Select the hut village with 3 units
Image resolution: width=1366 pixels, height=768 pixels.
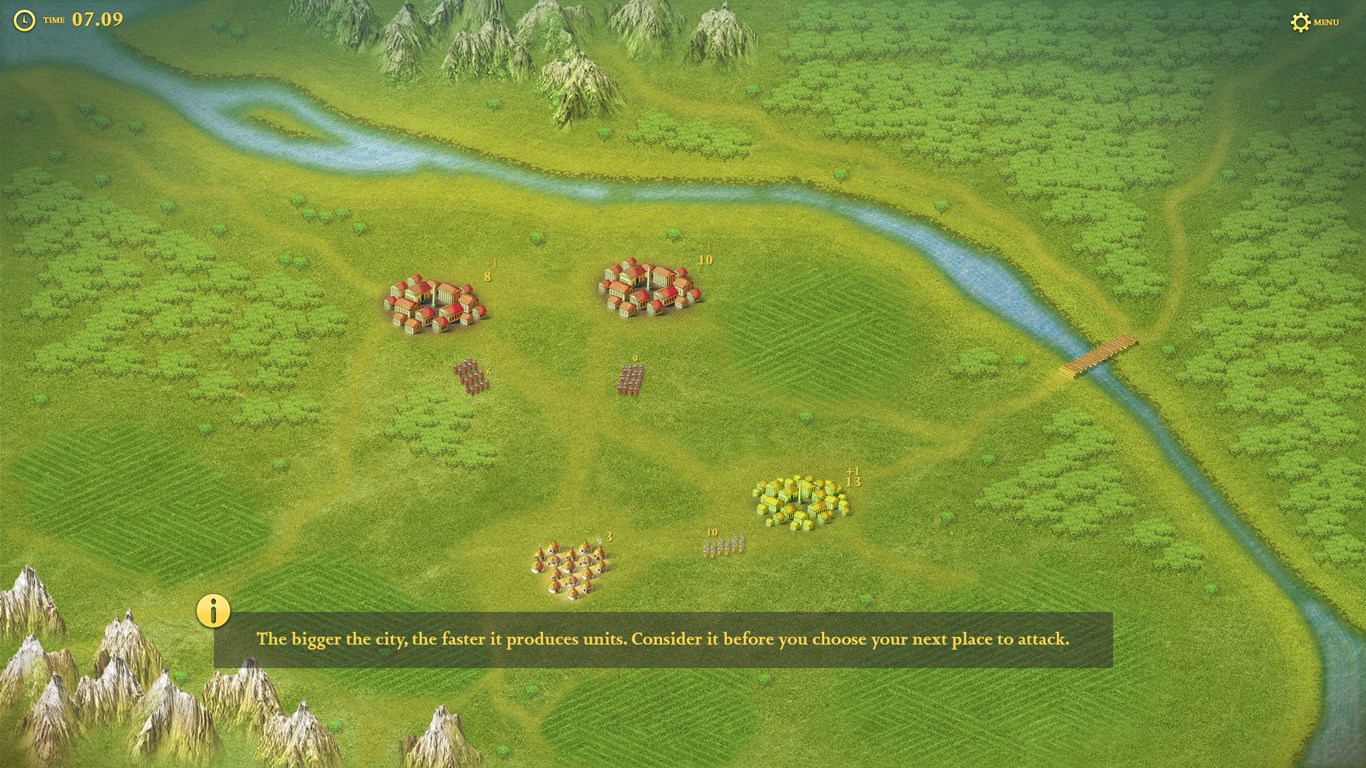click(571, 569)
